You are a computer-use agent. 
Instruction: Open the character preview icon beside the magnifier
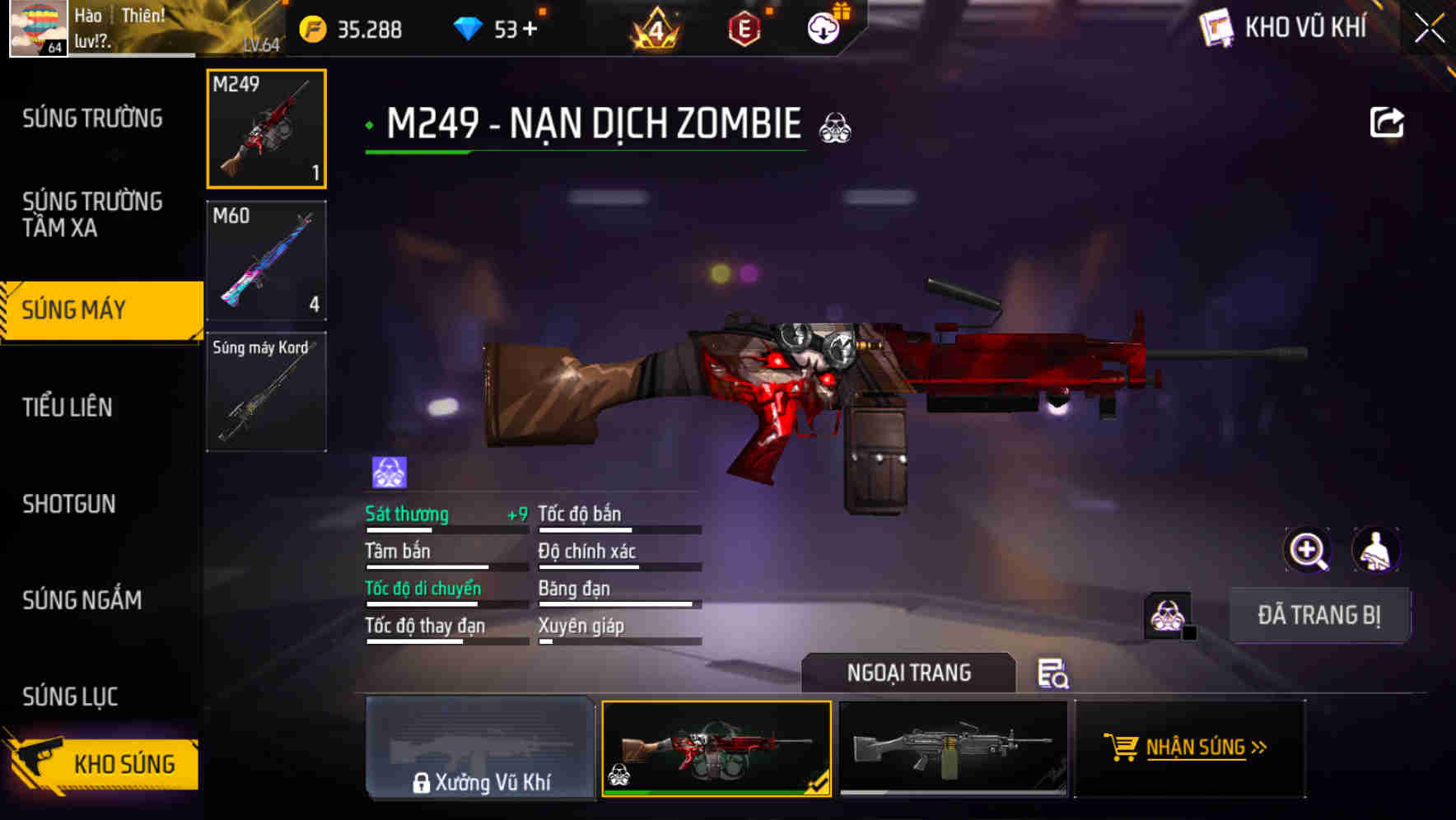tap(1377, 549)
